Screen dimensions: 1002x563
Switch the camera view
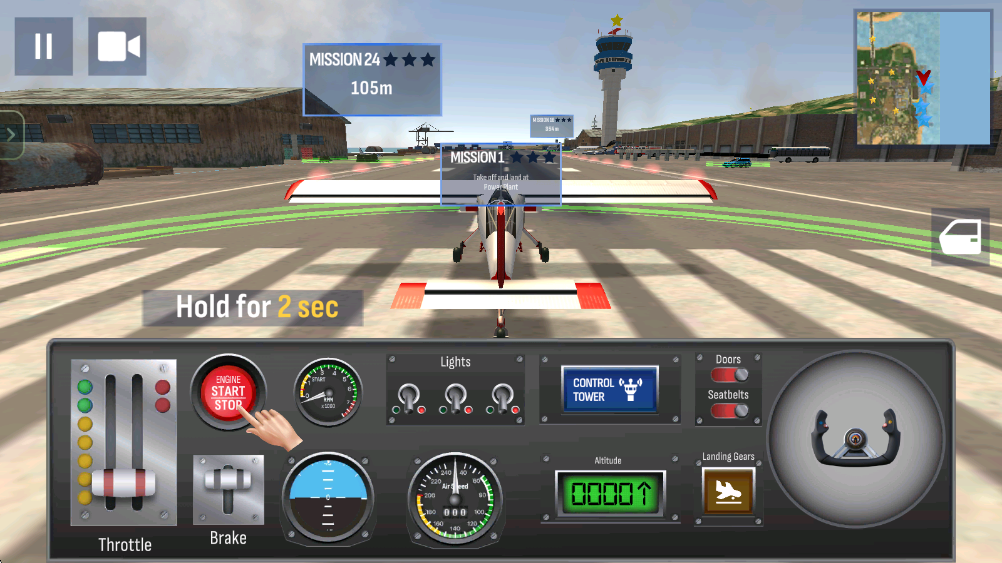pos(117,46)
